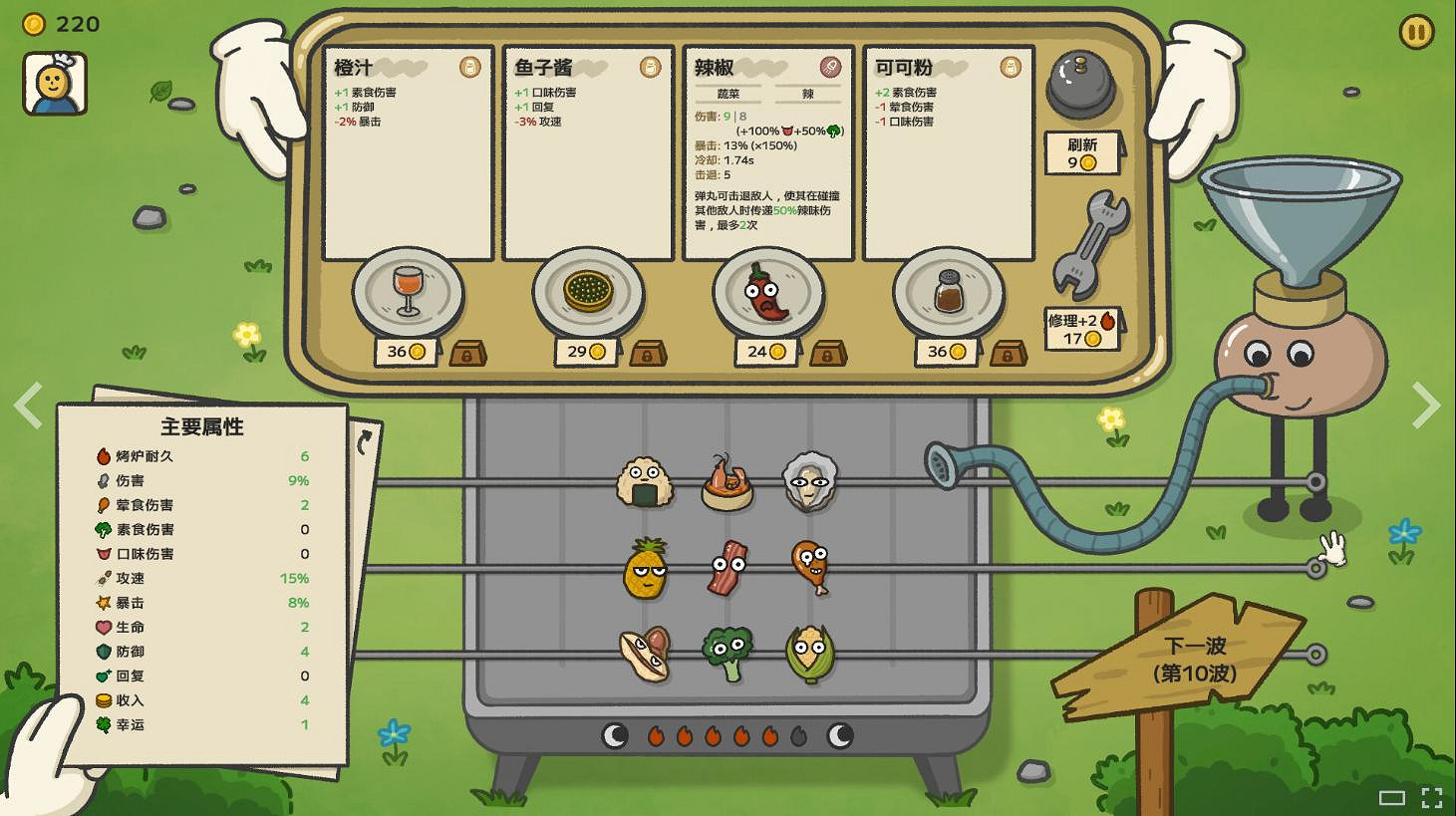Lock the 鱼子酱 shop item

tap(648, 352)
